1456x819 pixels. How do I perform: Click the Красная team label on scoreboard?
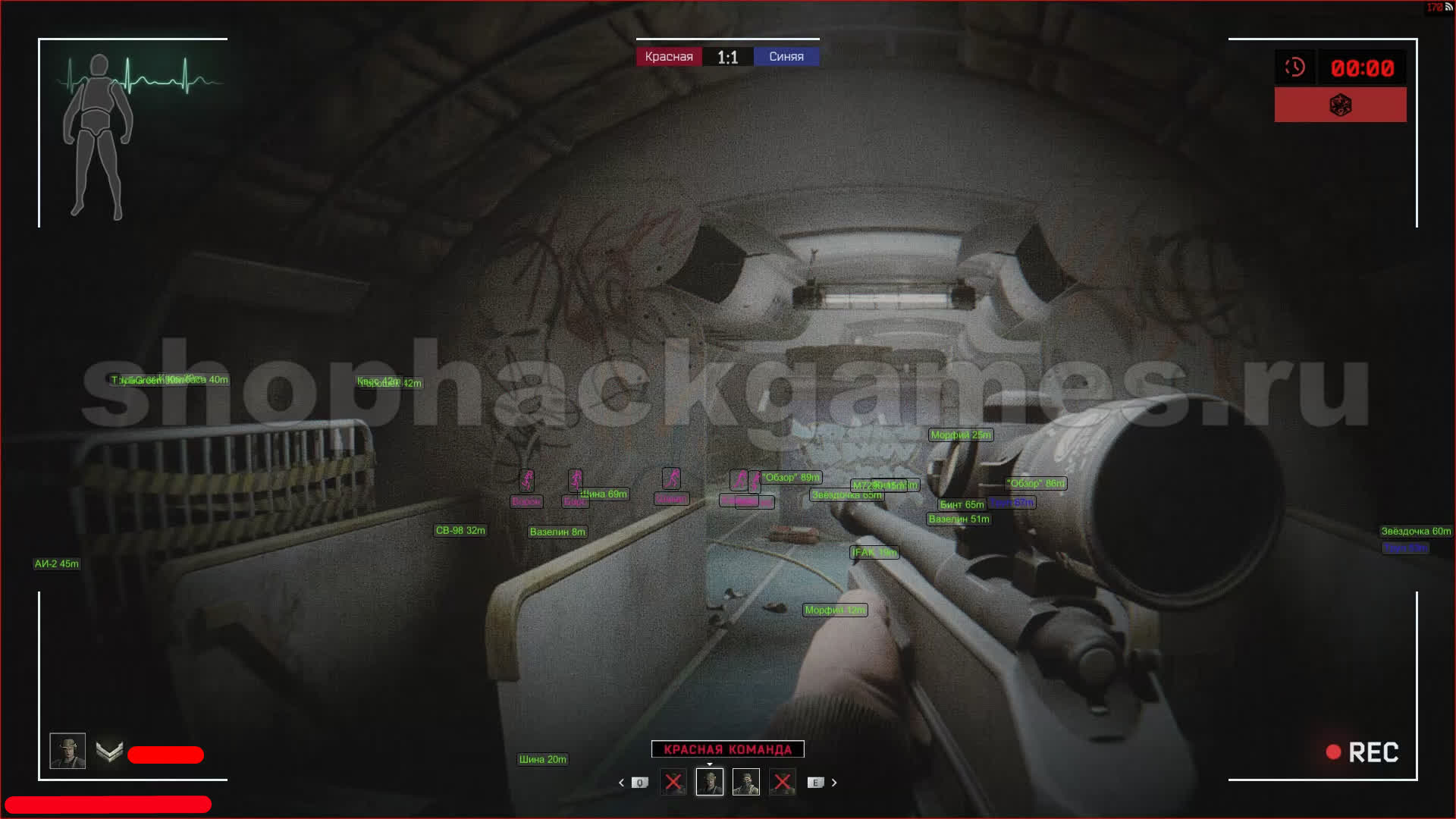point(669,57)
